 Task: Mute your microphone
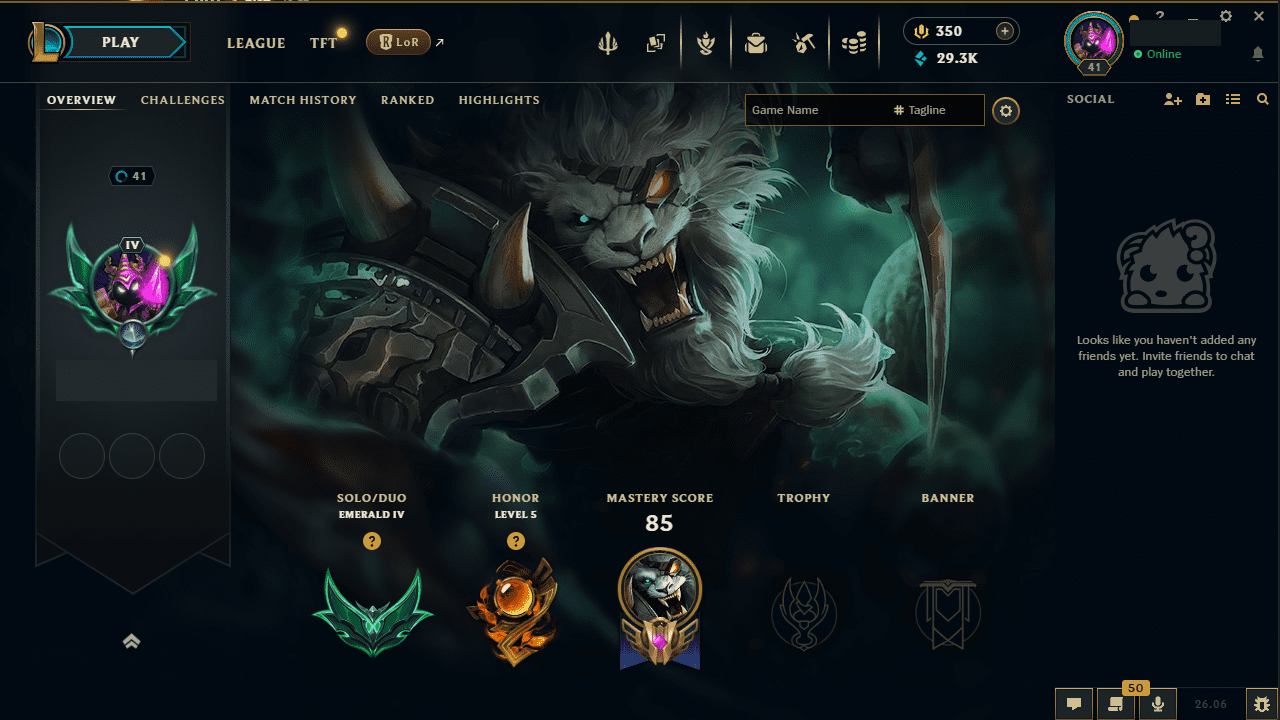(1156, 704)
